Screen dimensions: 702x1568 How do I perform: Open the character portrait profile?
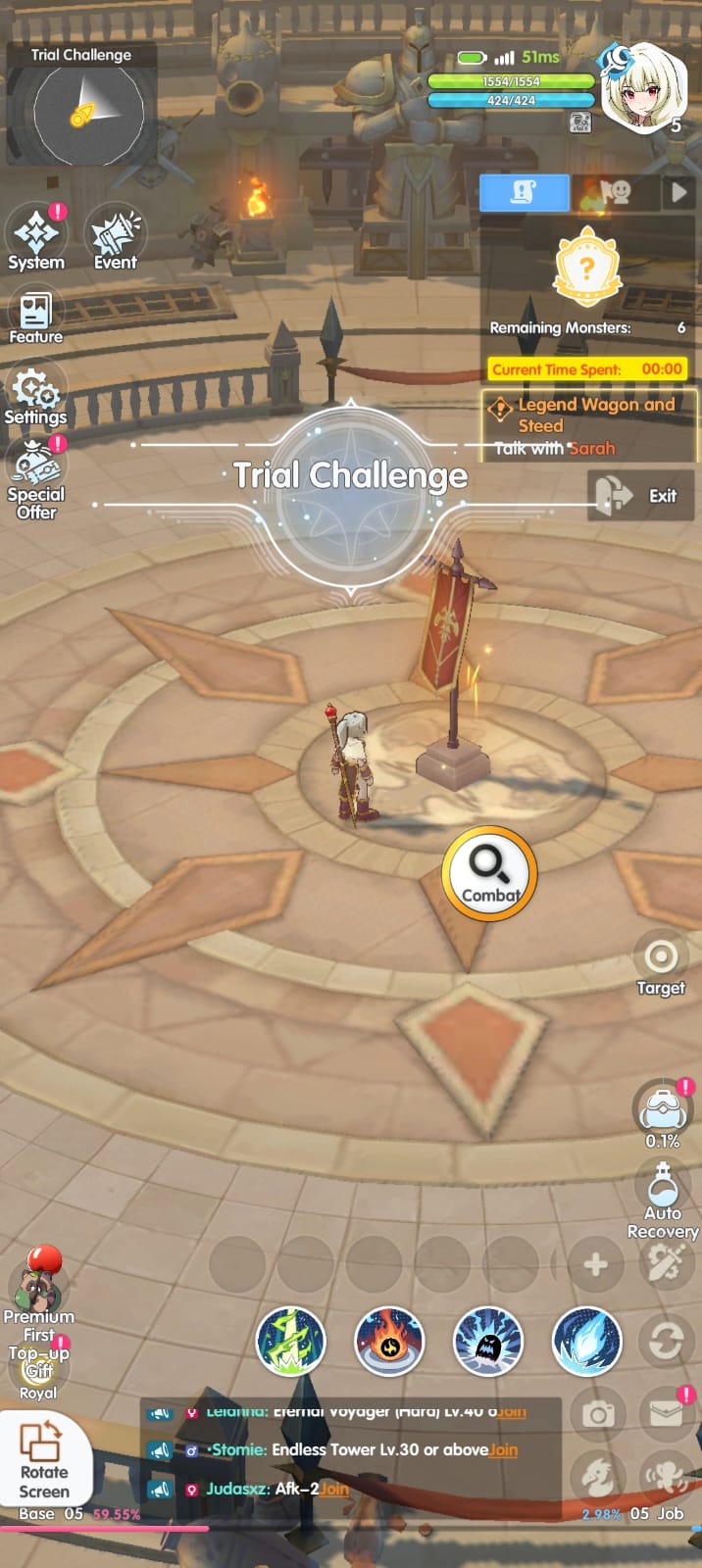coord(642,88)
